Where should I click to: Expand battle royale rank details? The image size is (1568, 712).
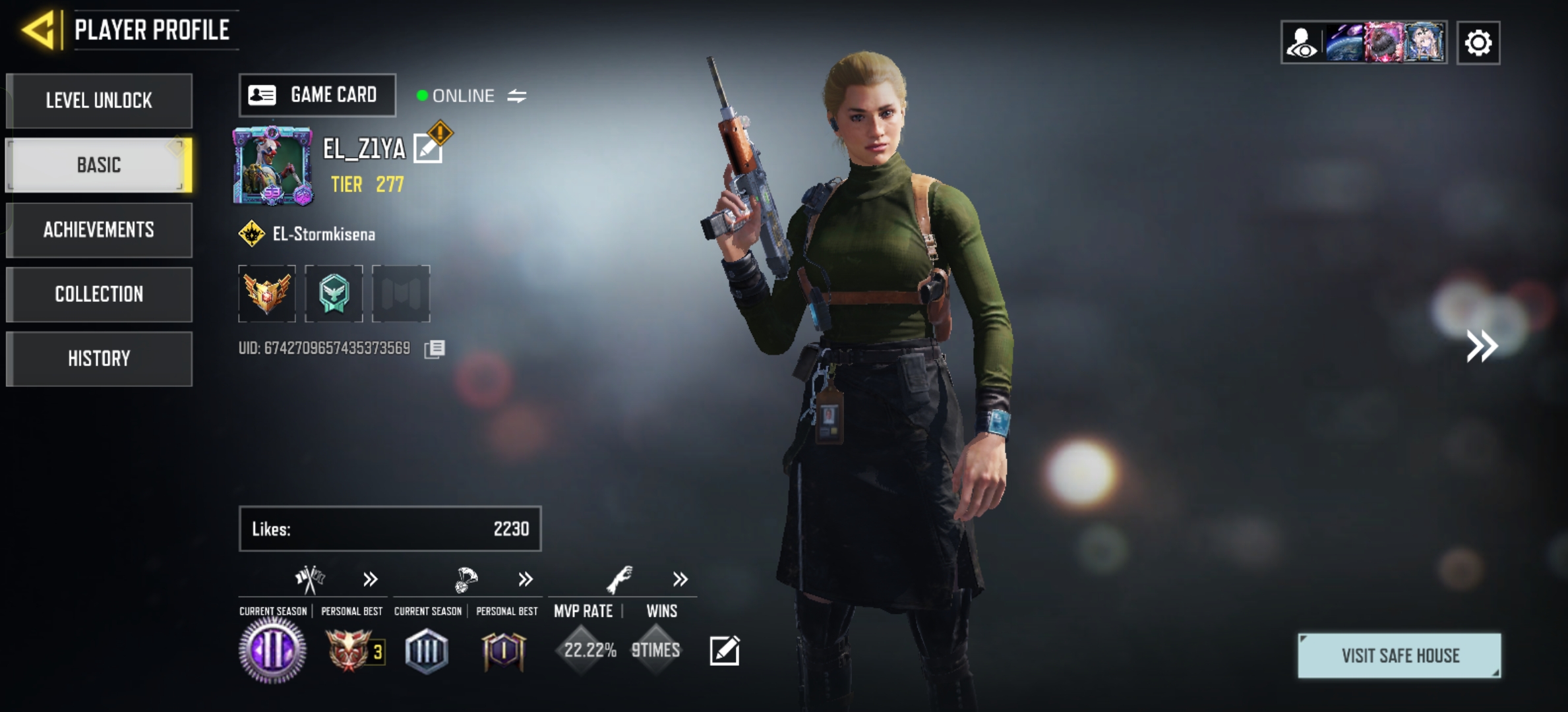coord(525,579)
